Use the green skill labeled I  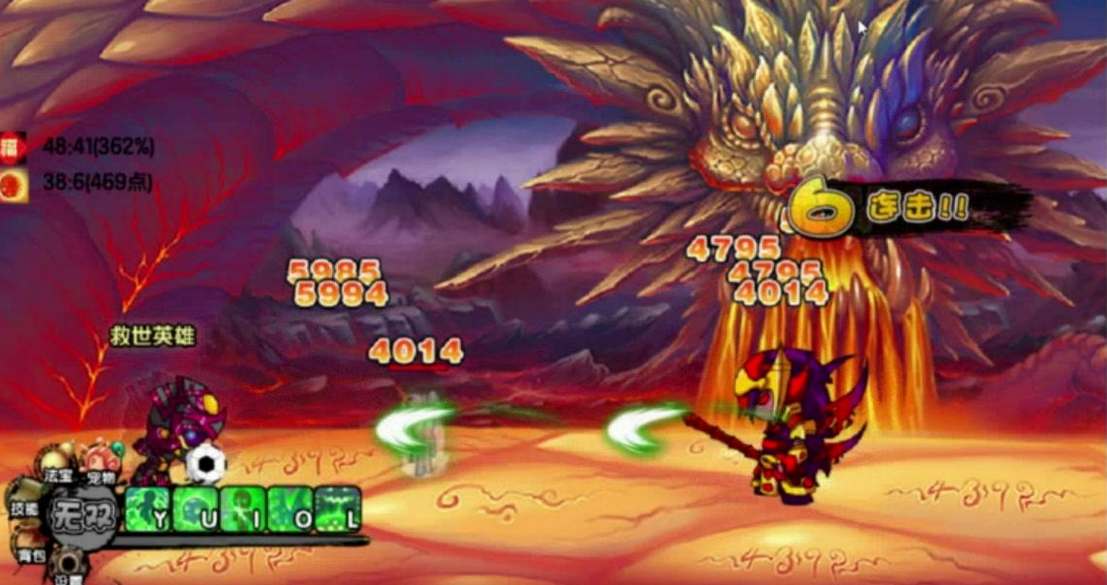coord(241,509)
